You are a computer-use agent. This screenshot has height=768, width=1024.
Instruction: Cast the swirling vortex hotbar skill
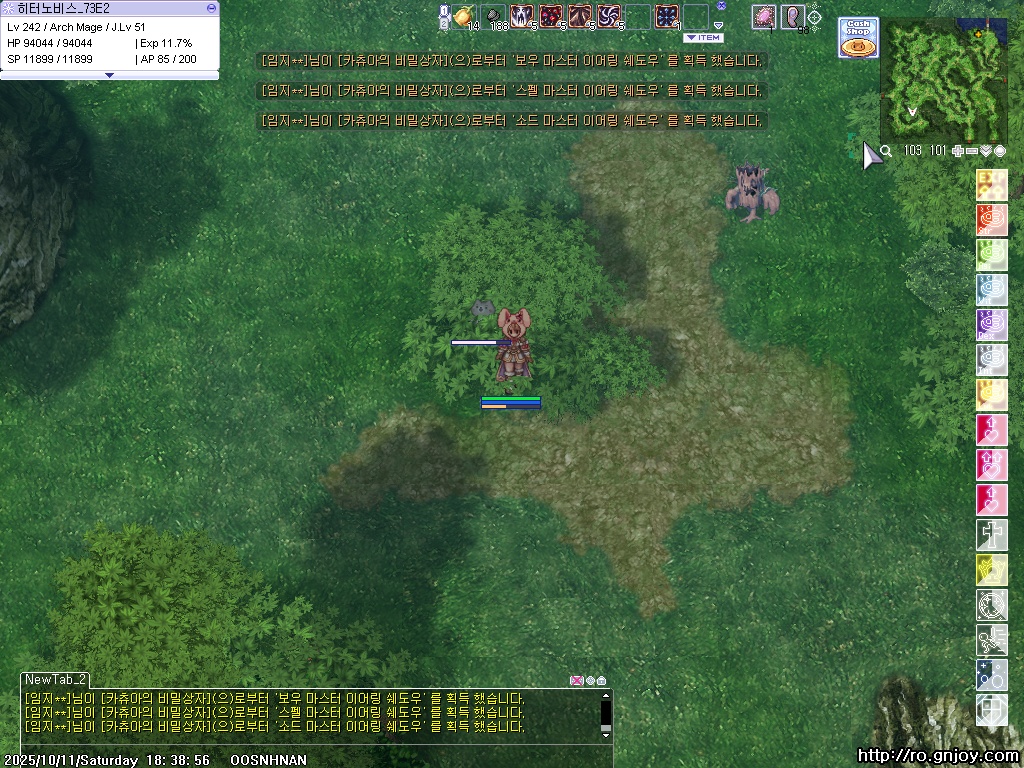tap(609, 16)
